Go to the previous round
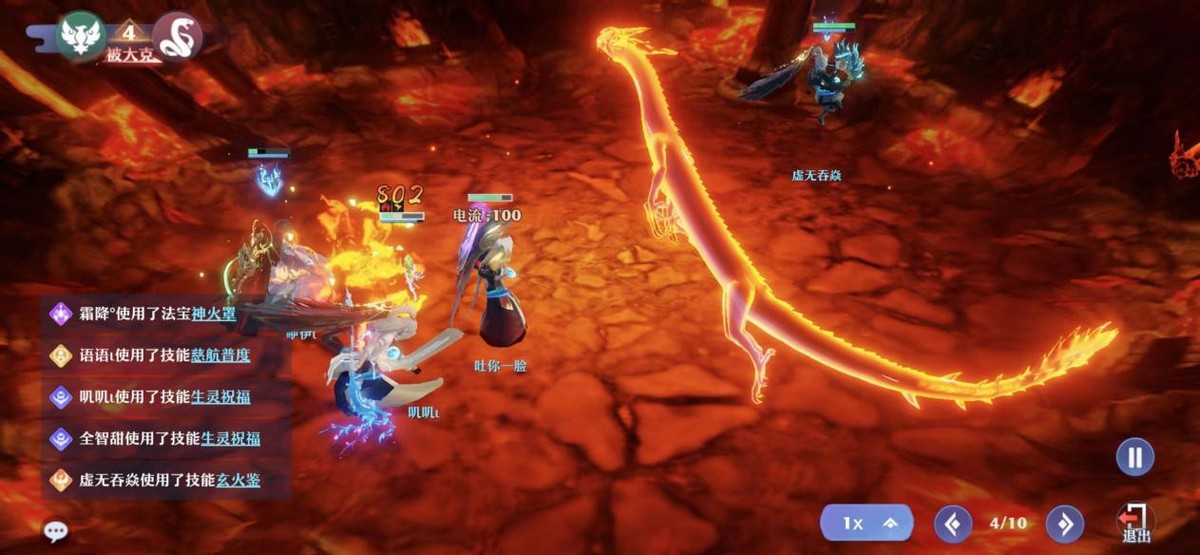The width and height of the screenshot is (1200, 555). click(x=952, y=523)
